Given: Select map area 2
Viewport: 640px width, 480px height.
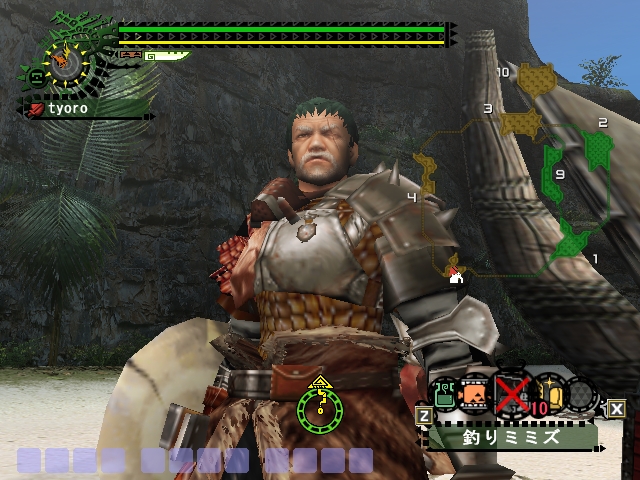Looking at the screenshot, I should (598, 150).
